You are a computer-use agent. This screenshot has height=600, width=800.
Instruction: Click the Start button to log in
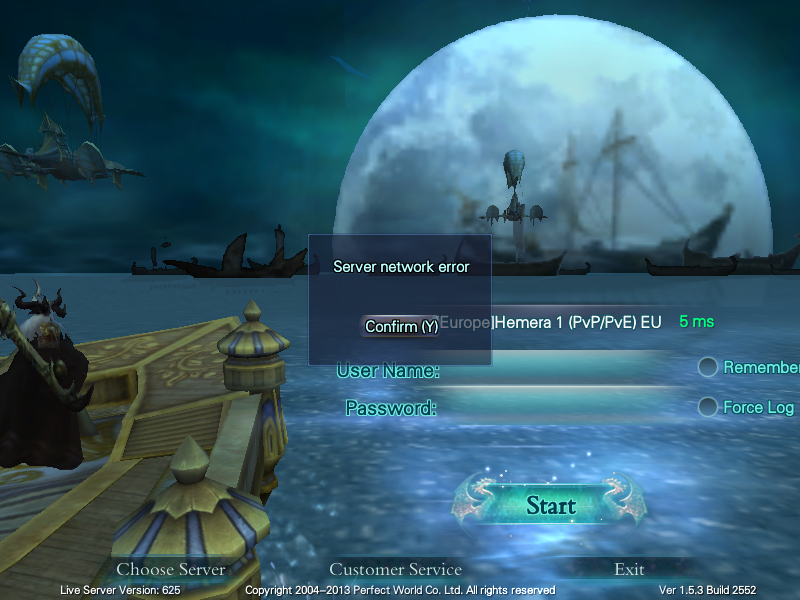click(x=551, y=505)
